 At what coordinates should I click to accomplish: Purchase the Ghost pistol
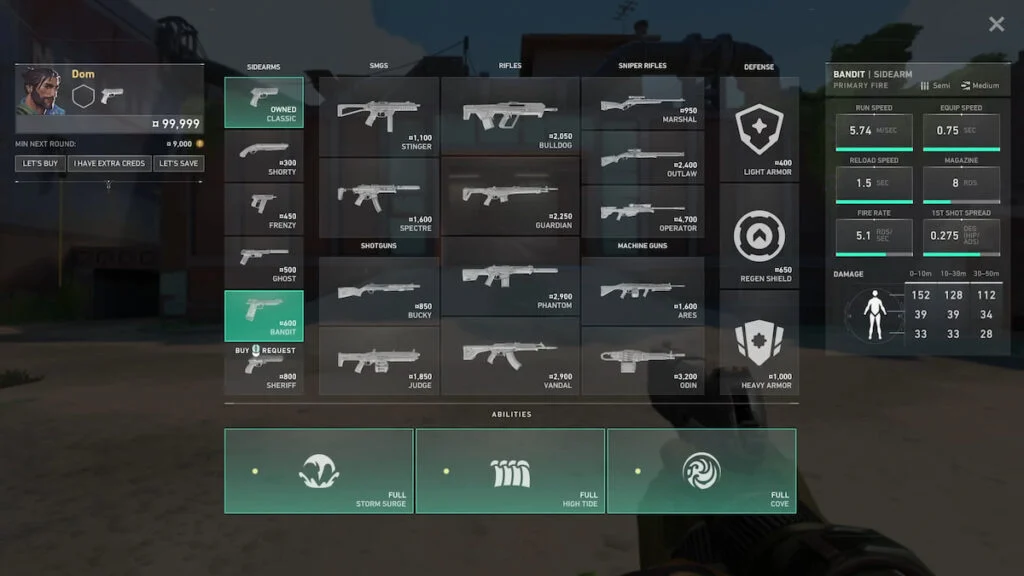pos(264,263)
